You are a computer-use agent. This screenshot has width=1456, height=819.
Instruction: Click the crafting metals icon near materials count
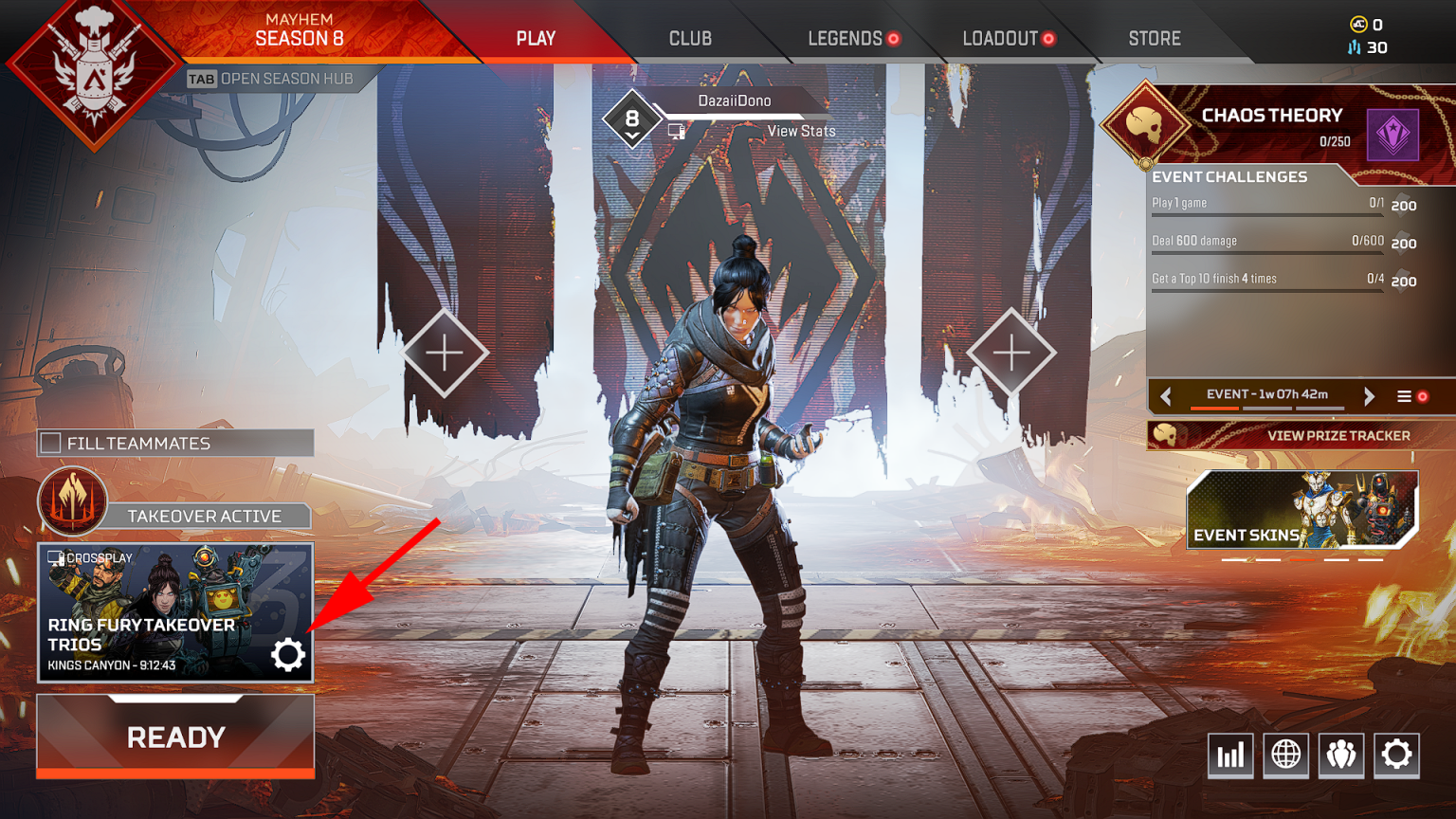click(x=1353, y=46)
